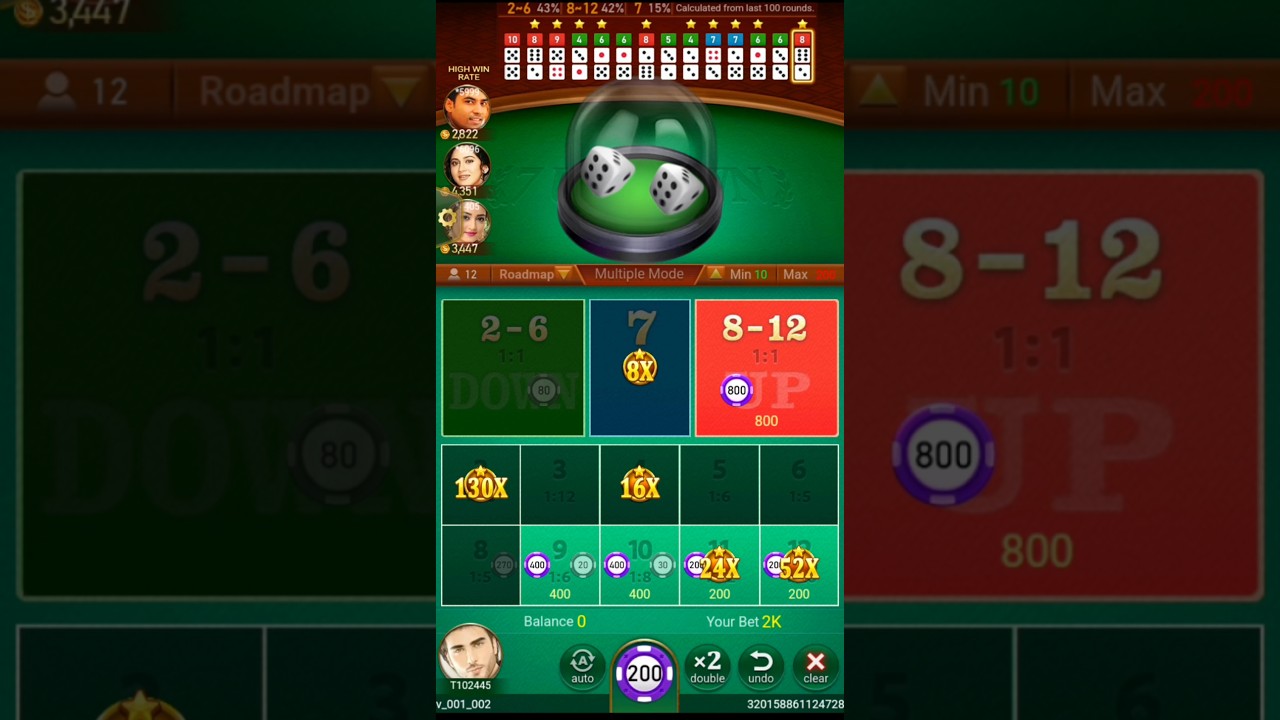Click the 24X multiplier on number 11
This screenshot has height=720, width=1280.
pyautogui.click(x=719, y=565)
